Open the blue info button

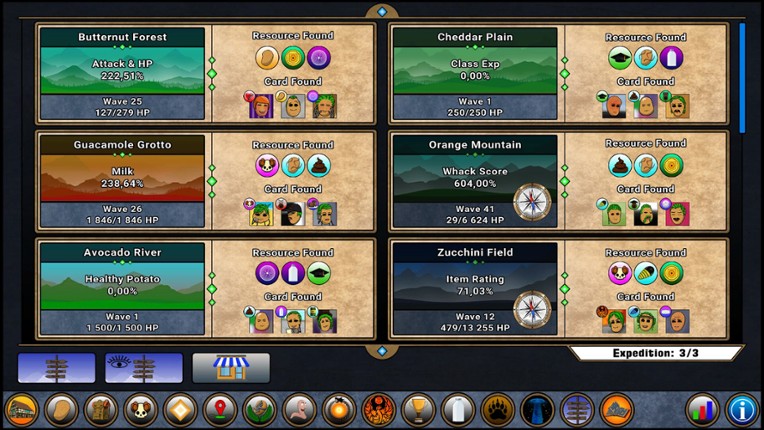[x=741, y=409]
